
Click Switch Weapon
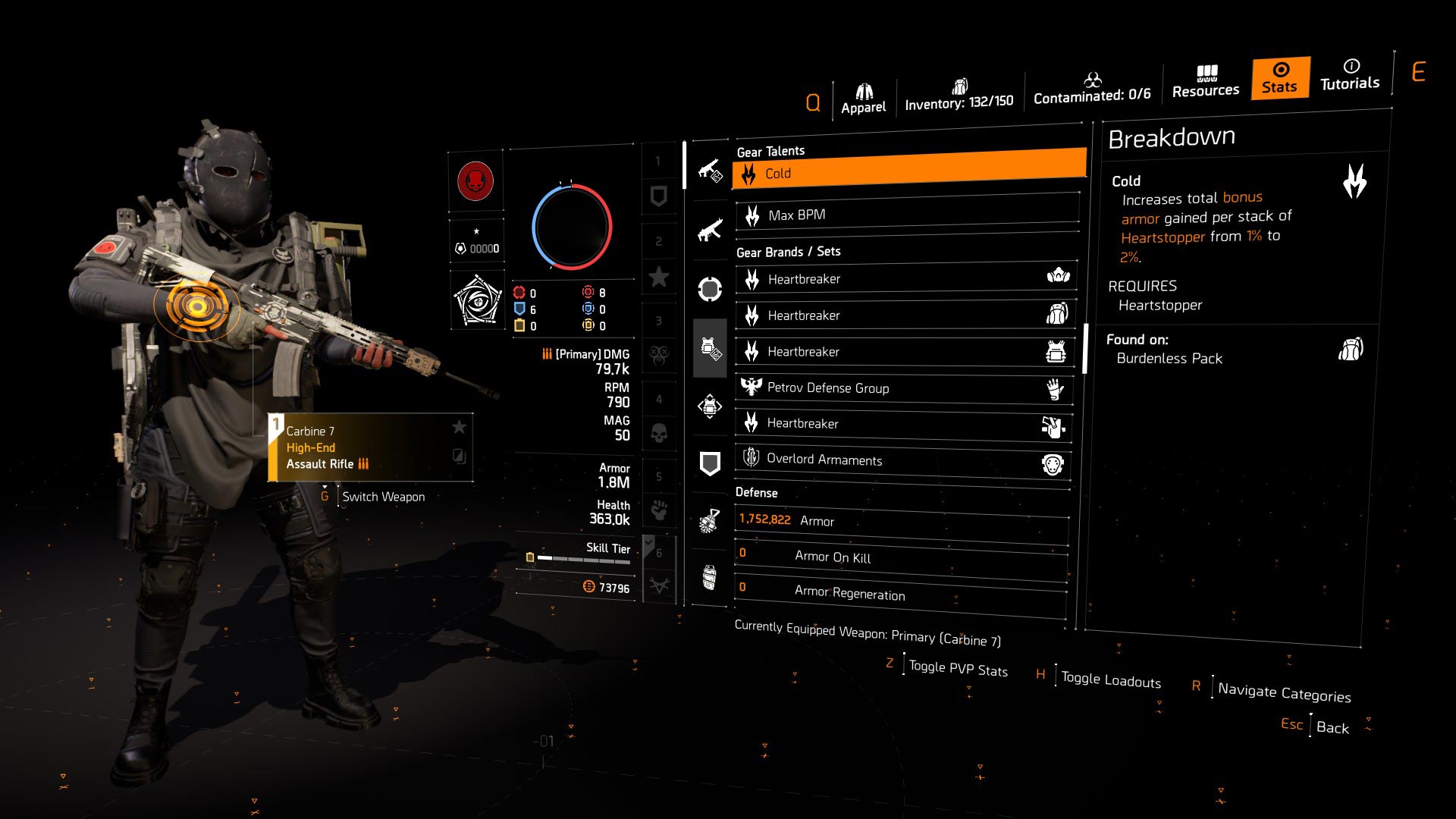(x=384, y=496)
